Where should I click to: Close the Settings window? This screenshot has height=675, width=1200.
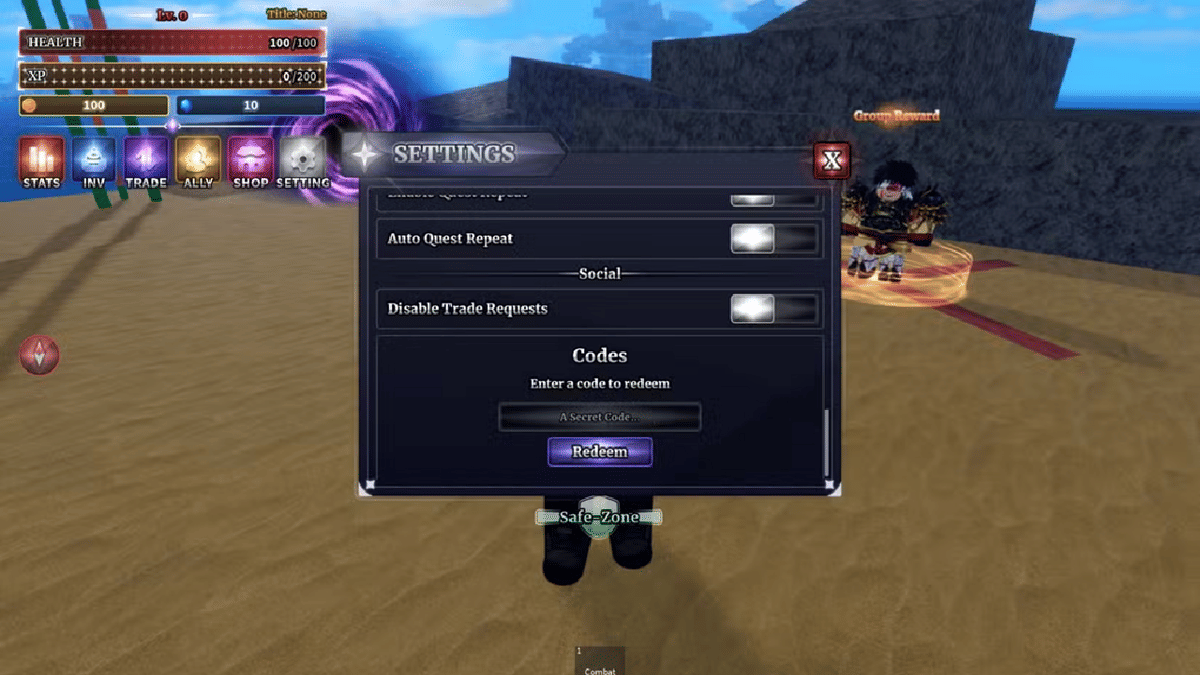[x=831, y=159]
